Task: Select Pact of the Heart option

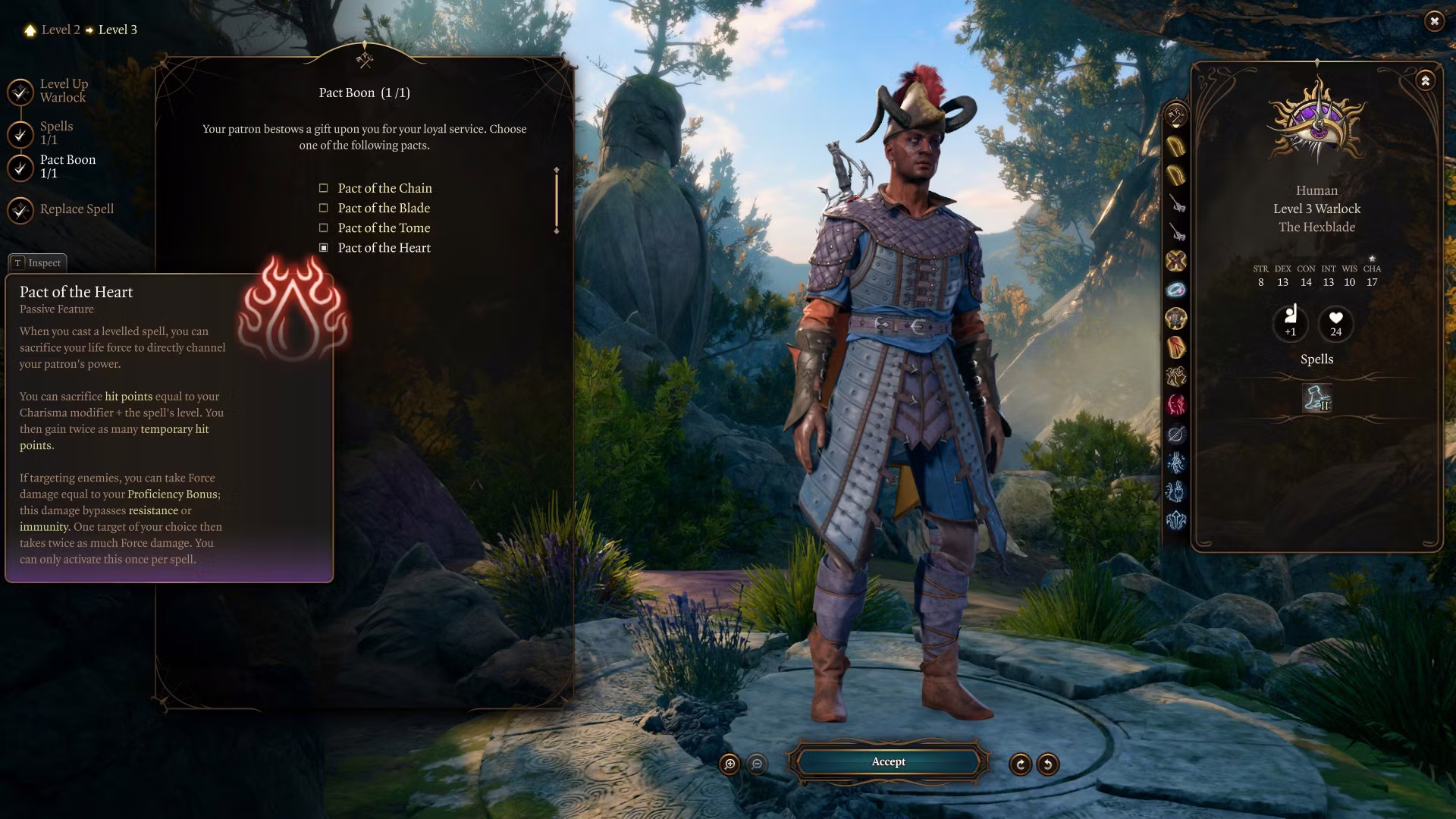Action: point(384,248)
